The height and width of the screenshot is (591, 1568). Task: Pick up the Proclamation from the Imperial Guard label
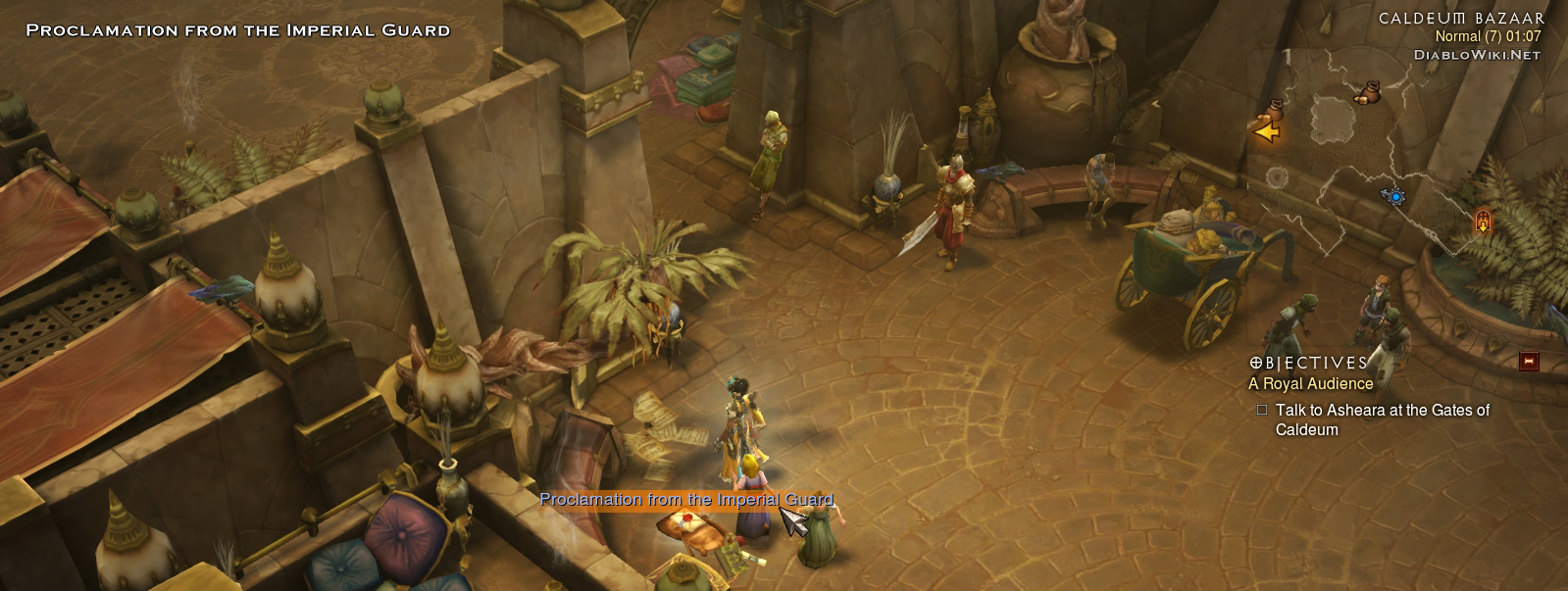[x=685, y=500]
